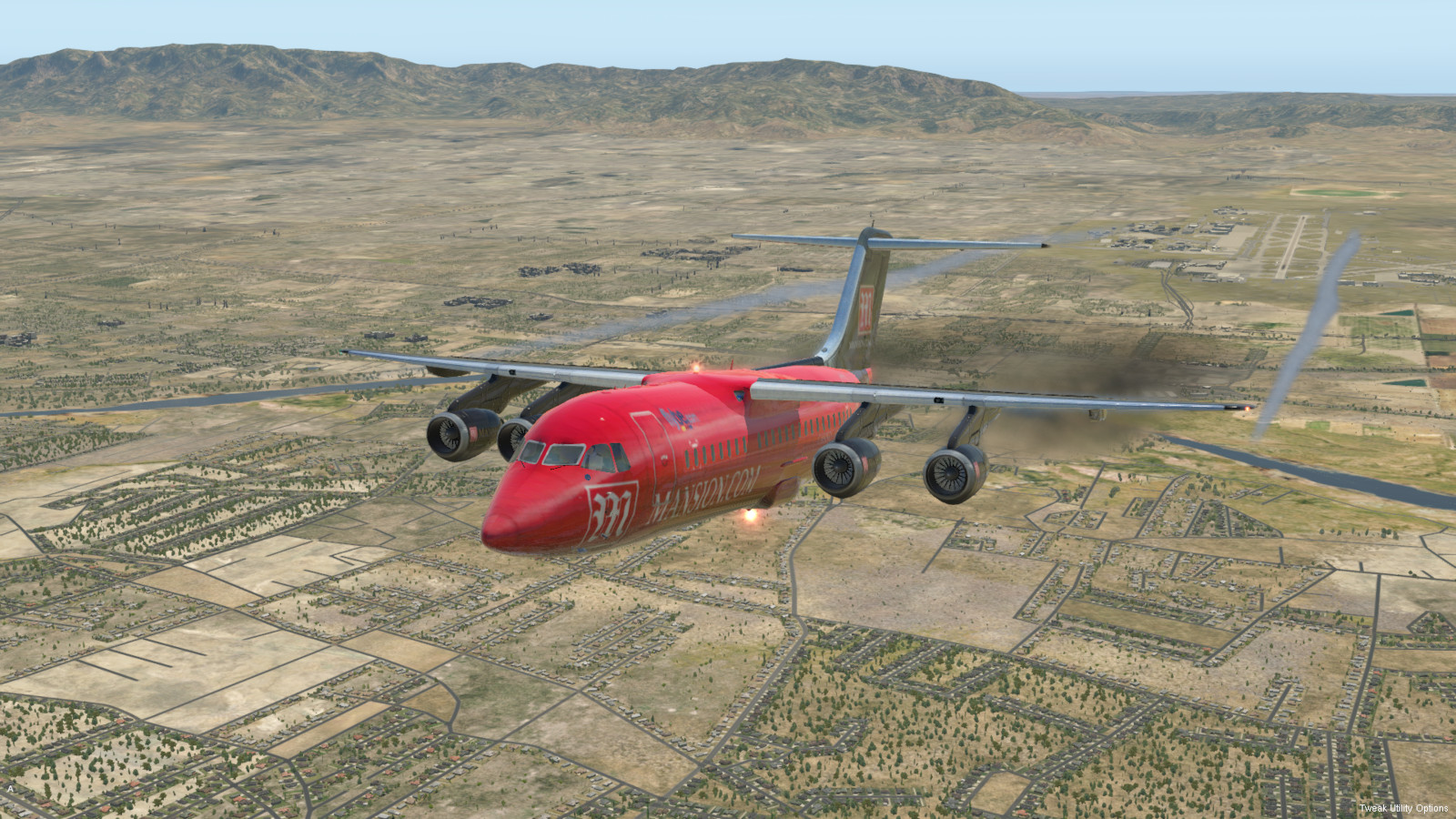Open Tweak Utility Options
The width and height of the screenshot is (1456, 819).
1403,808
